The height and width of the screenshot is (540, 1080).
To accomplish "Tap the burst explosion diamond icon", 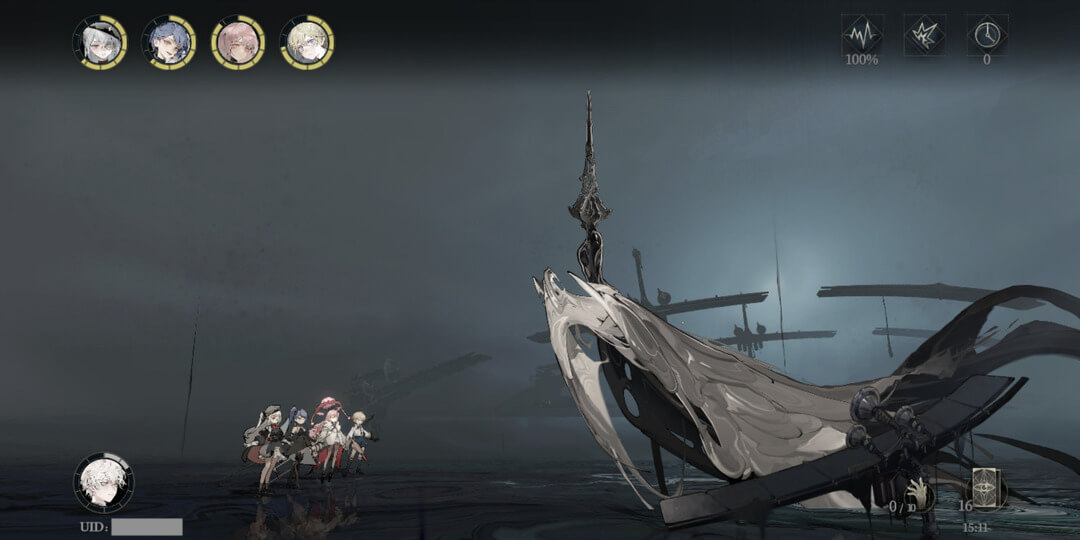I will click(x=924, y=35).
